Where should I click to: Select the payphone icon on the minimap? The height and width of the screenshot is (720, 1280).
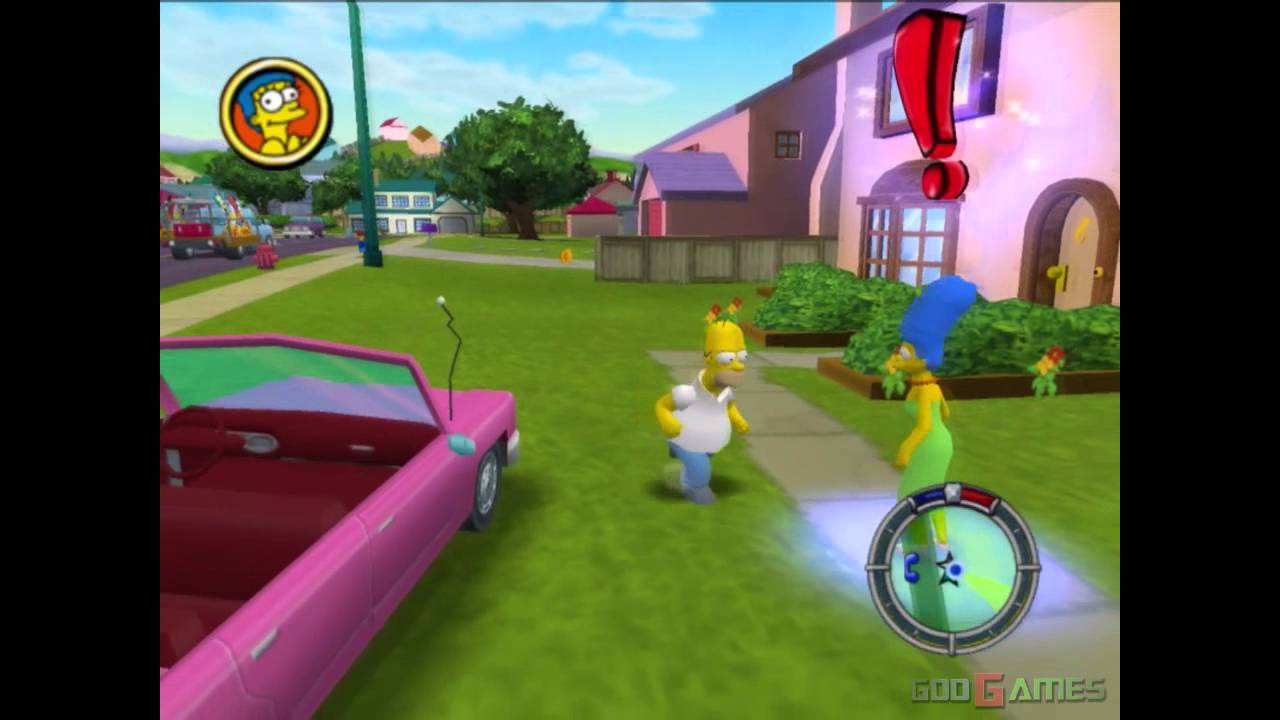coord(911,567)
